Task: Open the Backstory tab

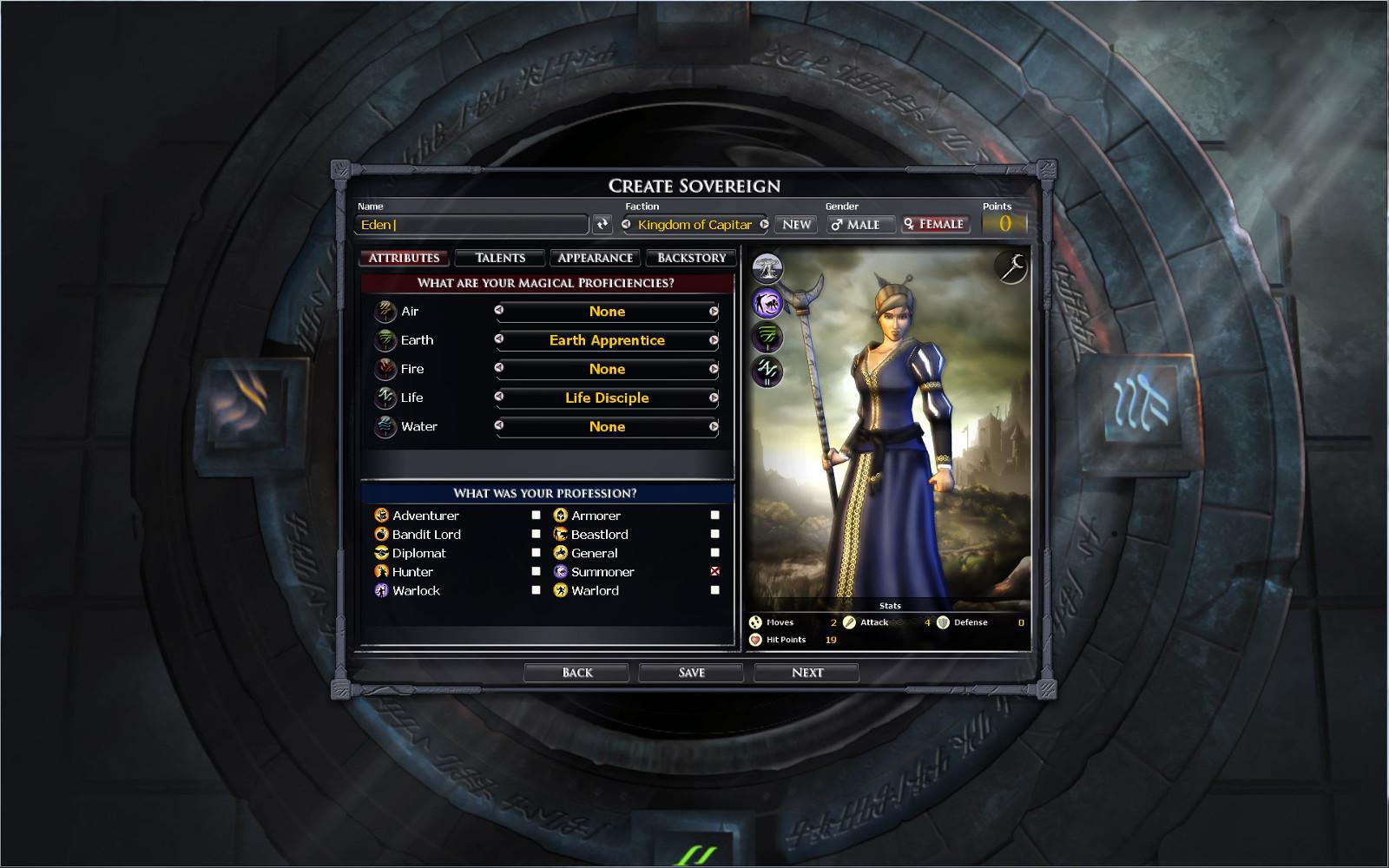Action: tap(691, 257)
